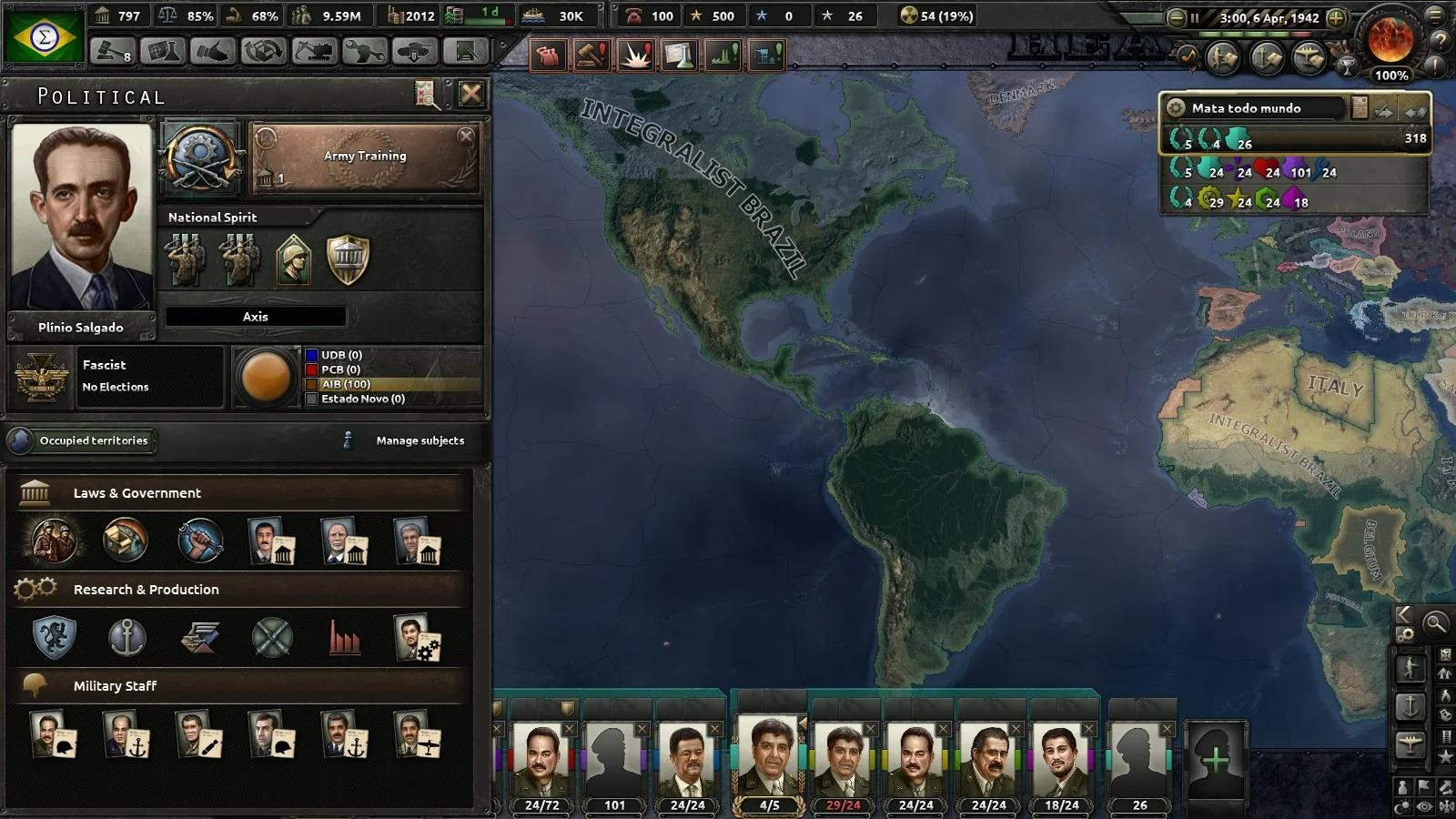Open the economy law crate slot
The image size is (1456, 819).
[126, 541]
